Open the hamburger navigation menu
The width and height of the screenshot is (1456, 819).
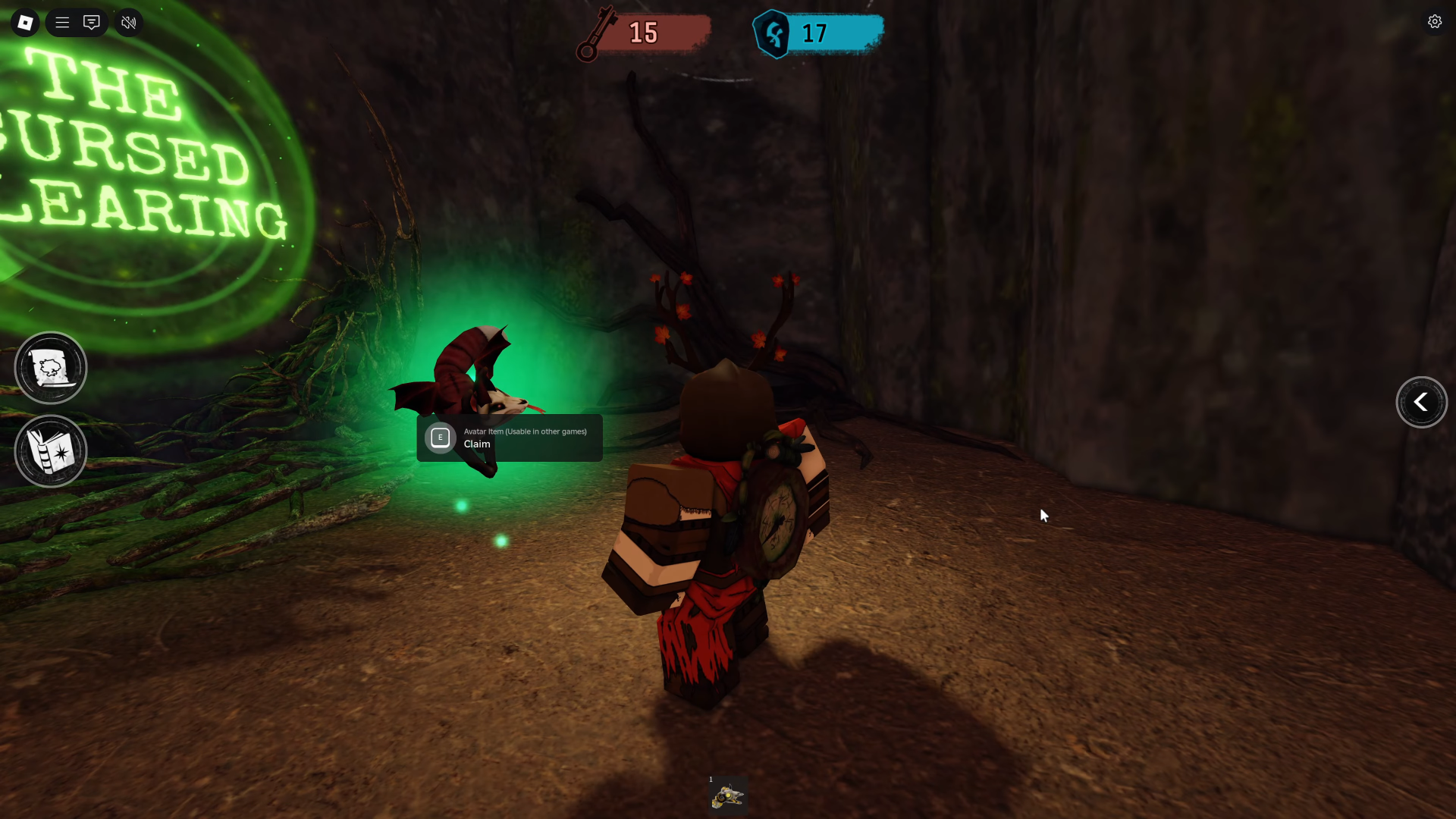(x=62, y=22)
